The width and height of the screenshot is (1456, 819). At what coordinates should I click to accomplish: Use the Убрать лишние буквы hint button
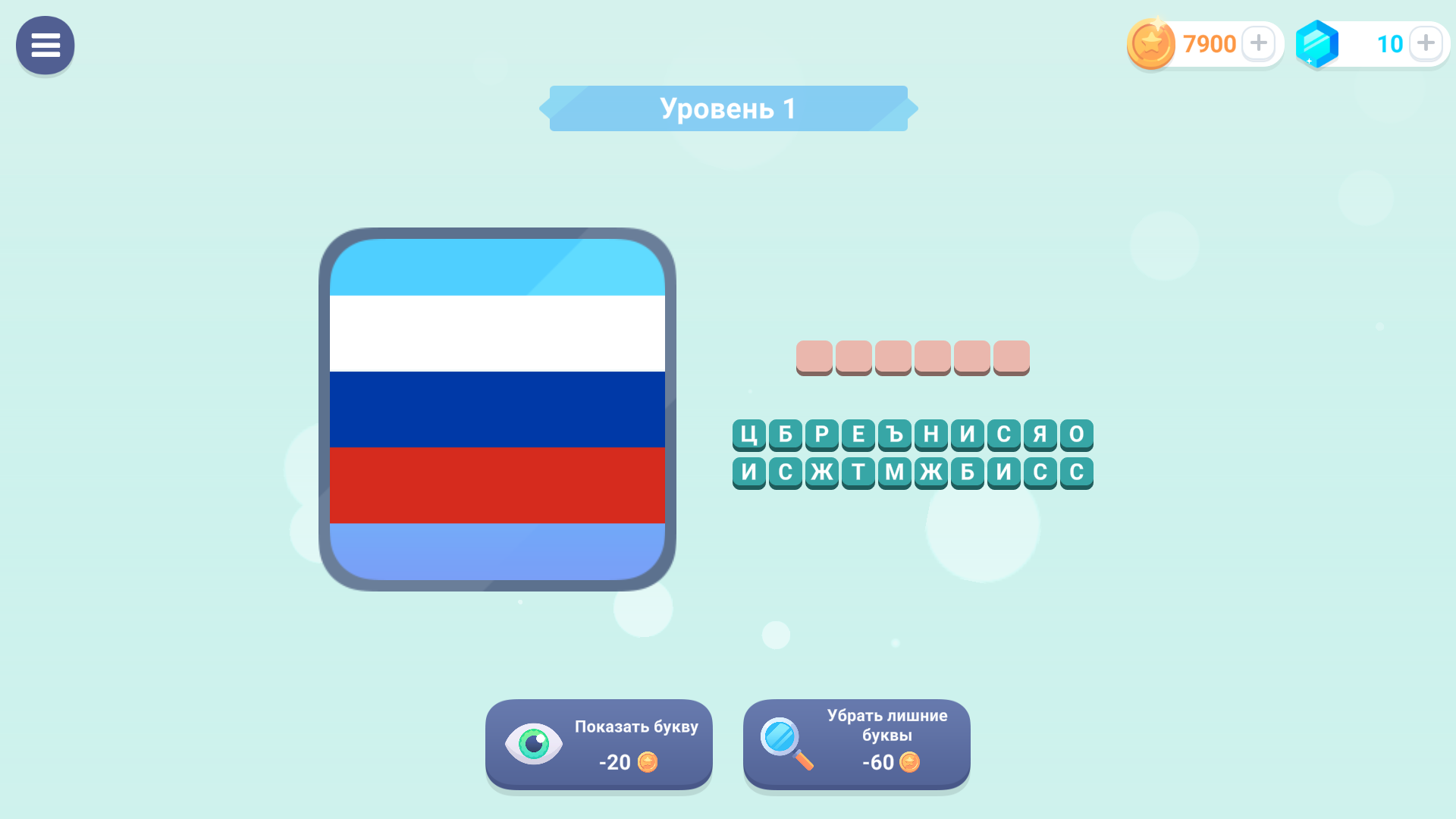click(x=856, y=745)
